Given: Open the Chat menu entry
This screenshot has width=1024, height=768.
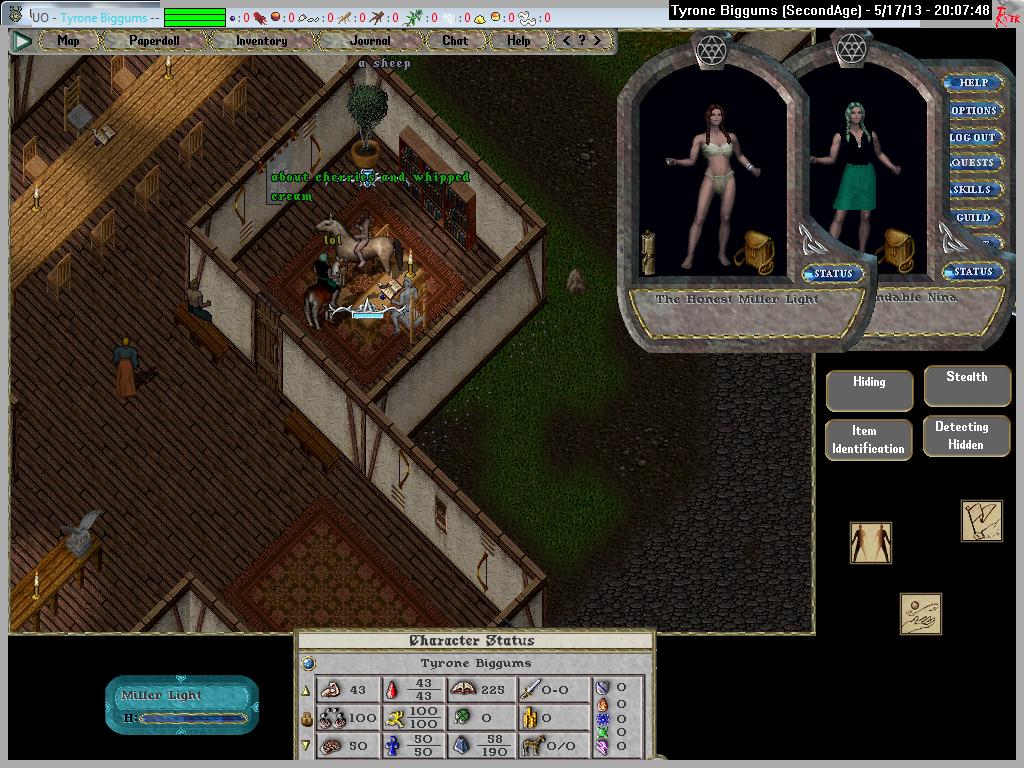Looking at the screenshot, I should click(x=455, y=41).
